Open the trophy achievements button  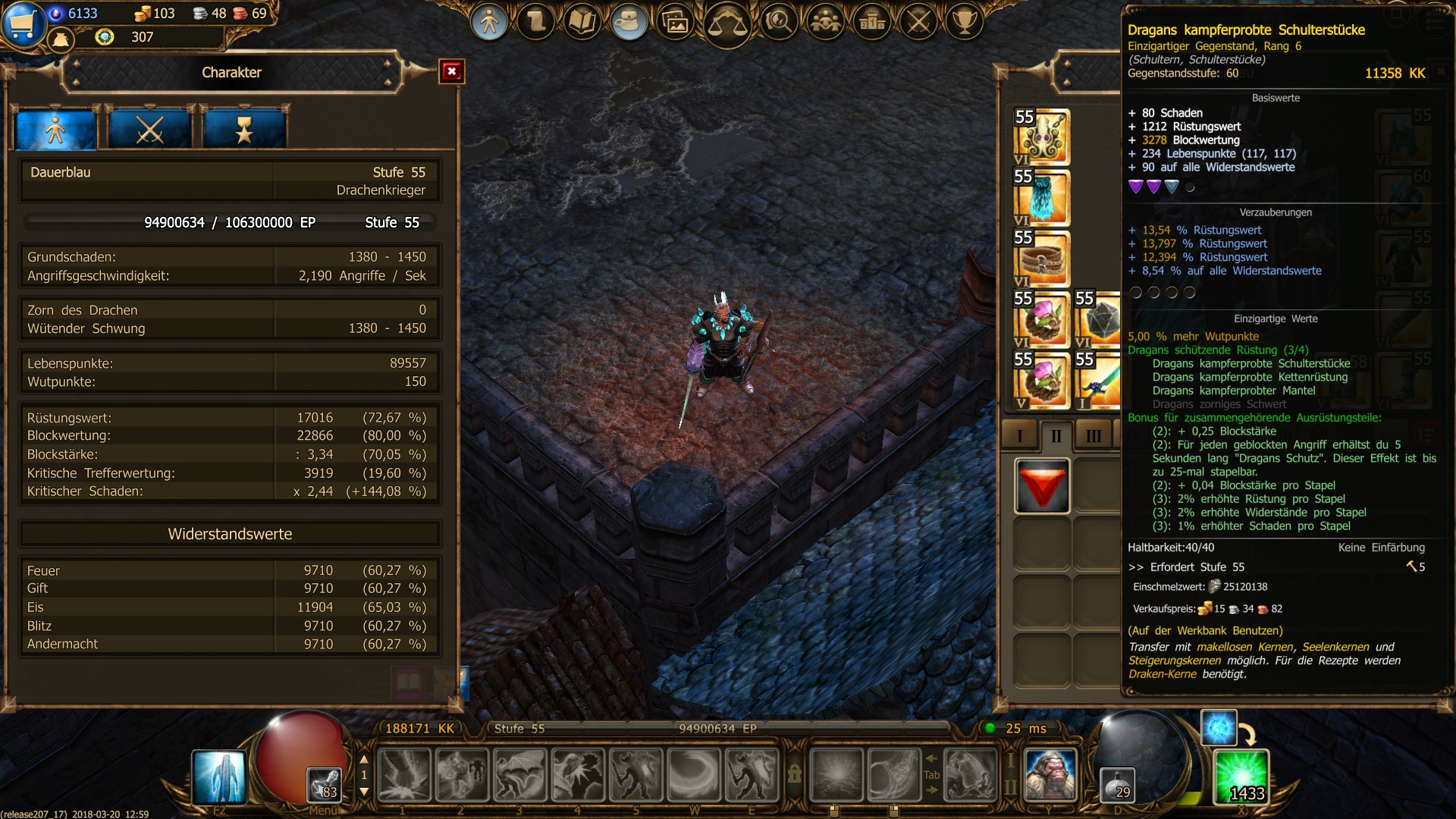tap(965, 21)
